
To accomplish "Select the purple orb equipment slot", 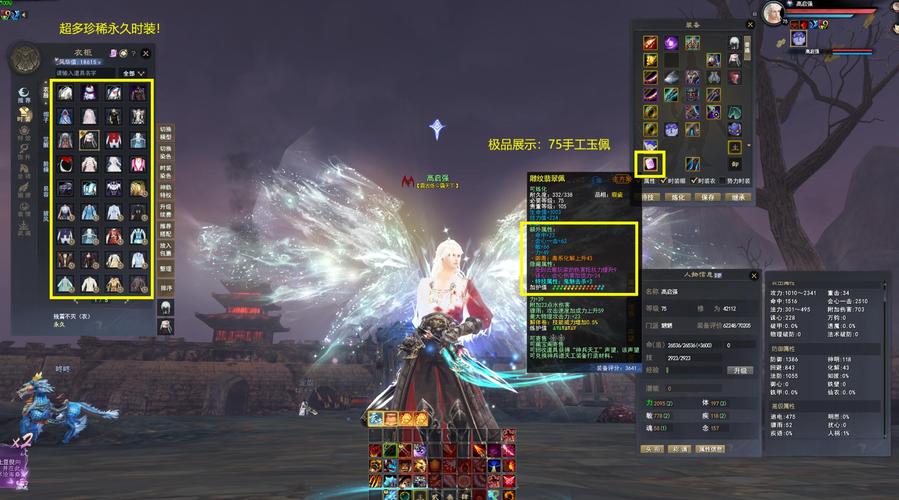I will tap(671, 43).
